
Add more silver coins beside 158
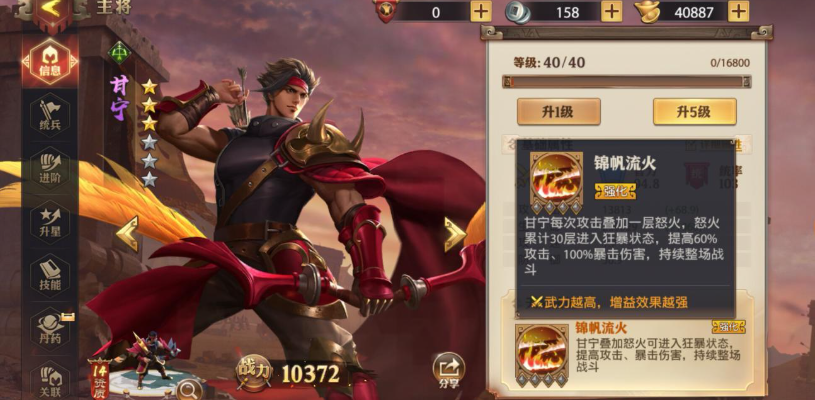pos(612,11)
